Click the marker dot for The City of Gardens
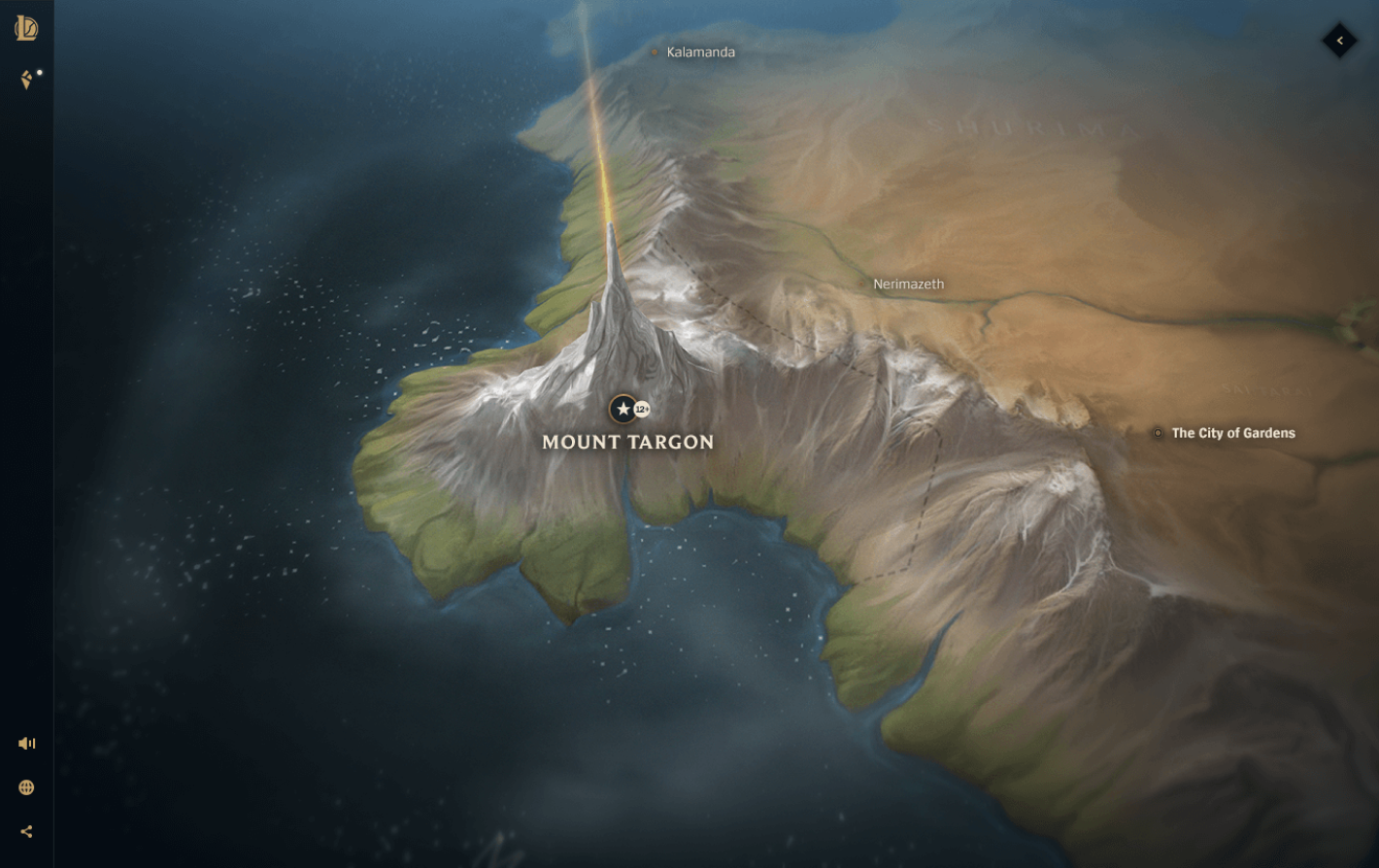1379x868 pixels. point(1158,433)
